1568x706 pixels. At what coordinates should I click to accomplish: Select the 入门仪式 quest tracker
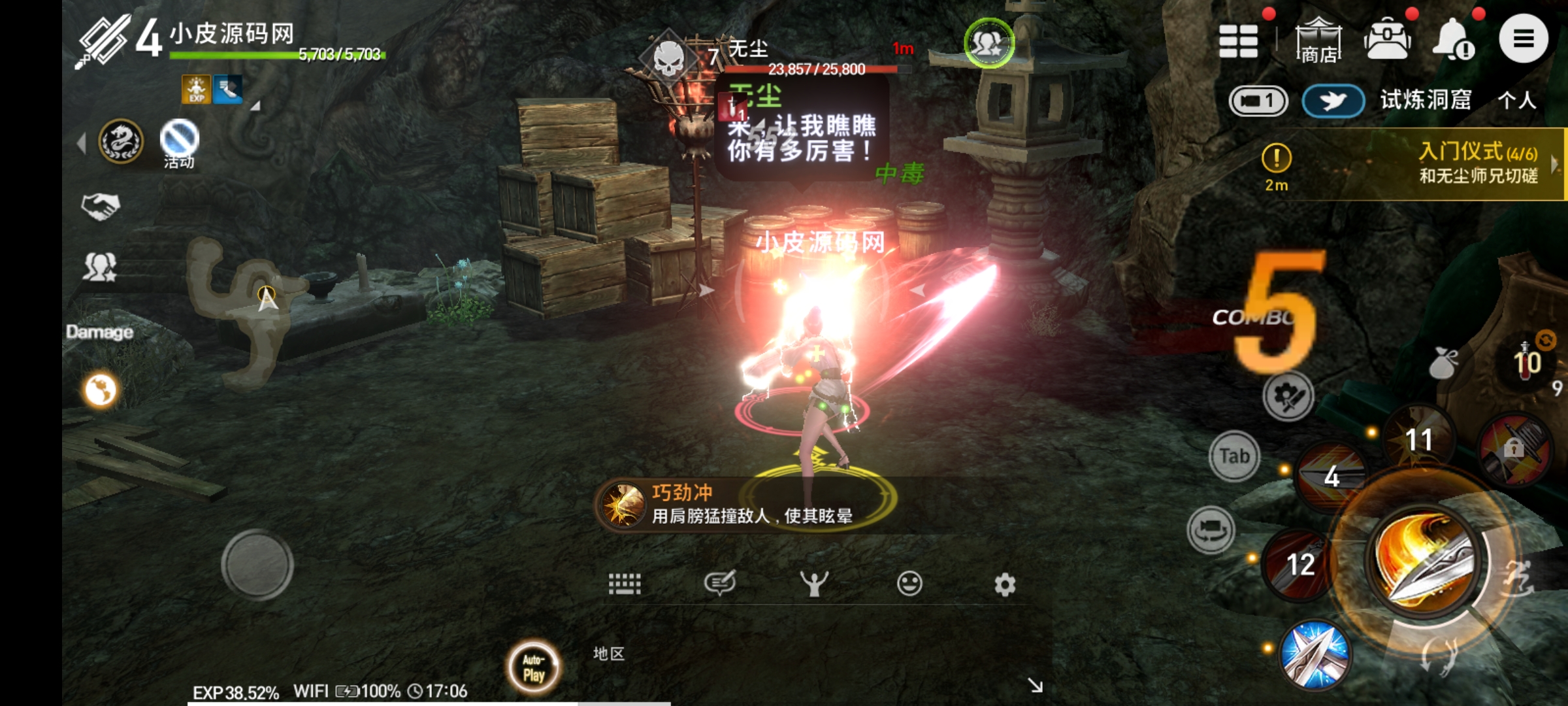pos(1477,163)
